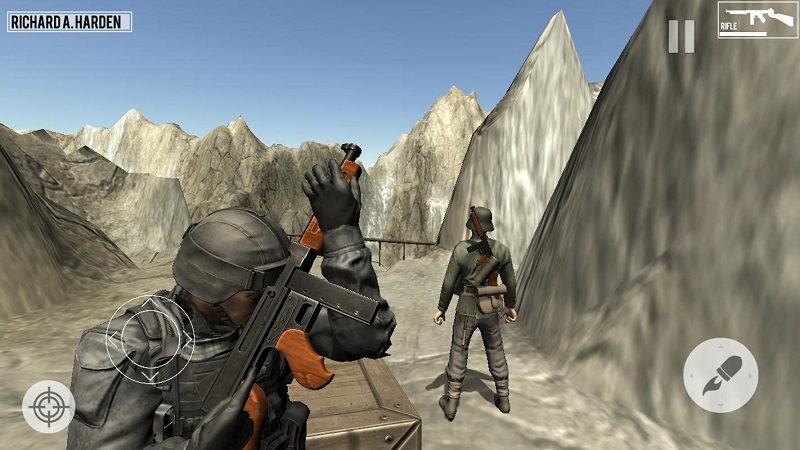The image size is (800, 450).
Task: Fire using the bullet button
Action: [x=720, y=375]
